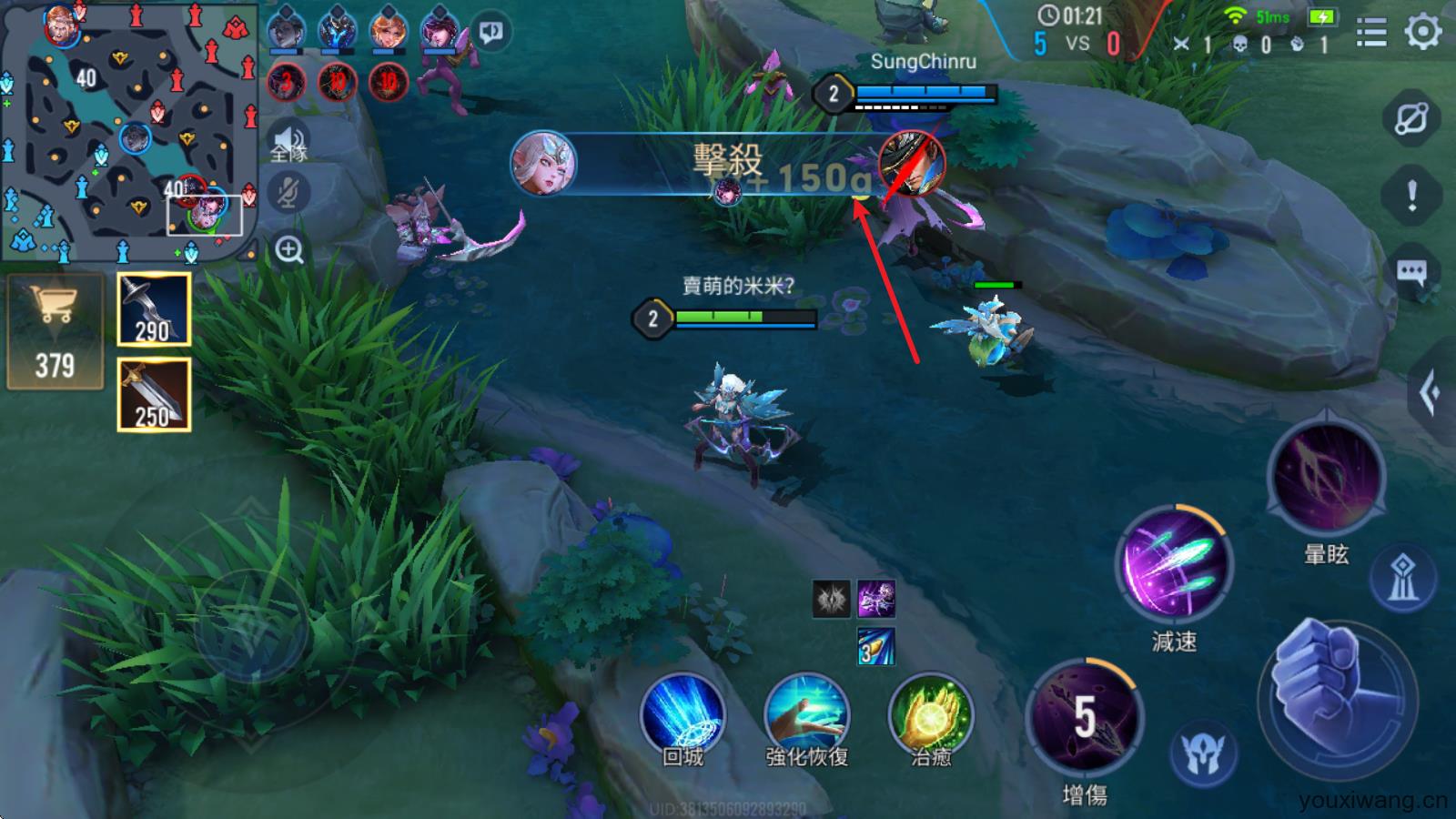Tap the attack tower targeting button

[1403, 578]
